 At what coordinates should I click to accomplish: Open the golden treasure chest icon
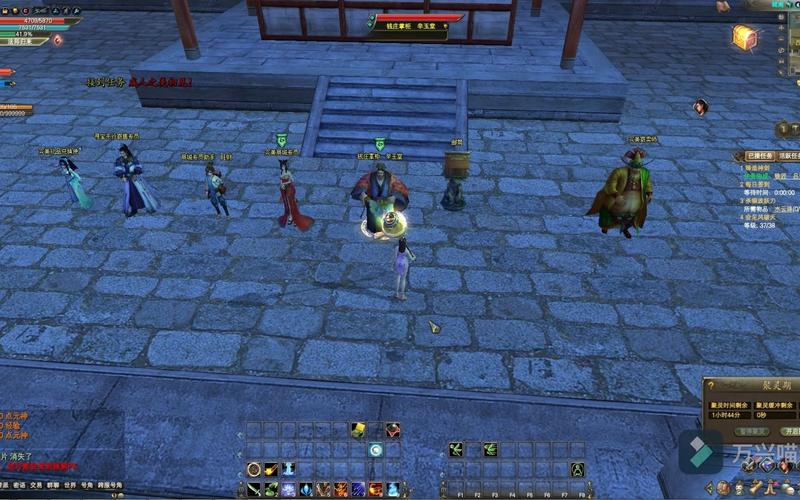(x=743, y=37)
